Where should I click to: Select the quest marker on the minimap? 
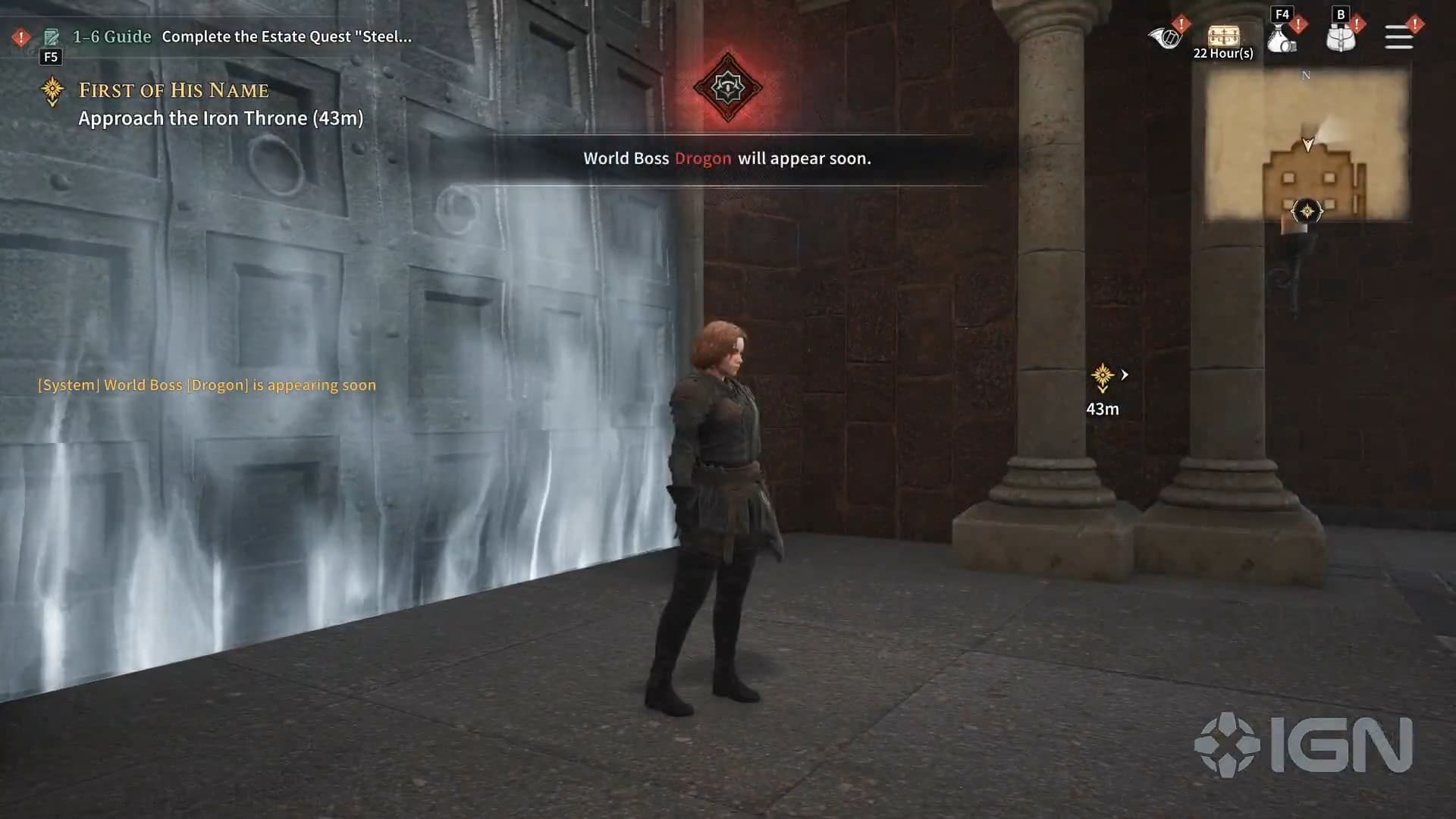click(x=1307, y=211)
